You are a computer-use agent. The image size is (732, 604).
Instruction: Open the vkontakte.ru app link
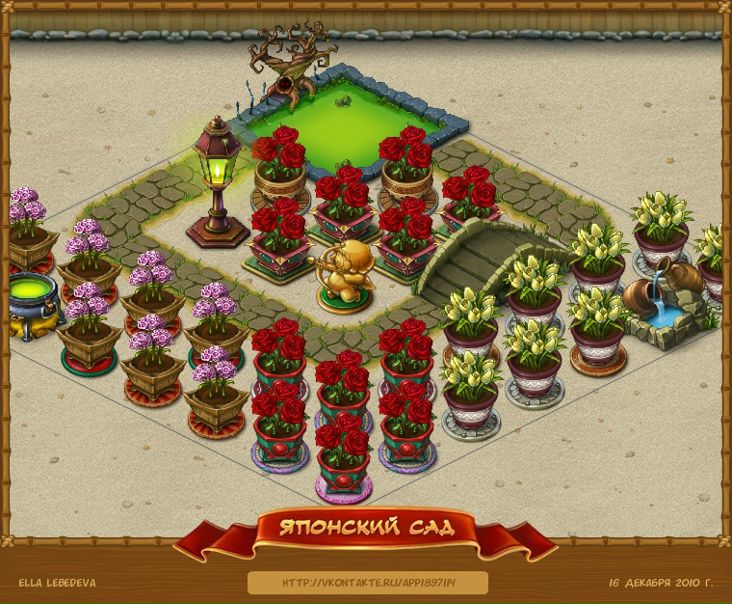click(367, 582)
